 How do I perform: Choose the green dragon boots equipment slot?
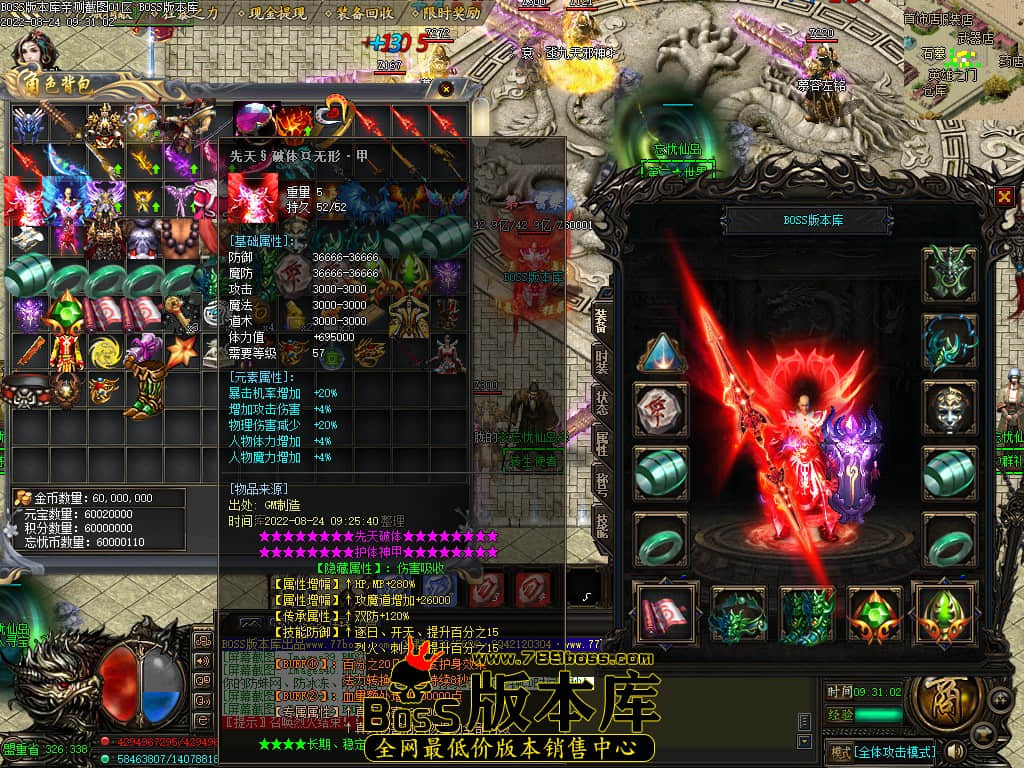tap(806, 614)
